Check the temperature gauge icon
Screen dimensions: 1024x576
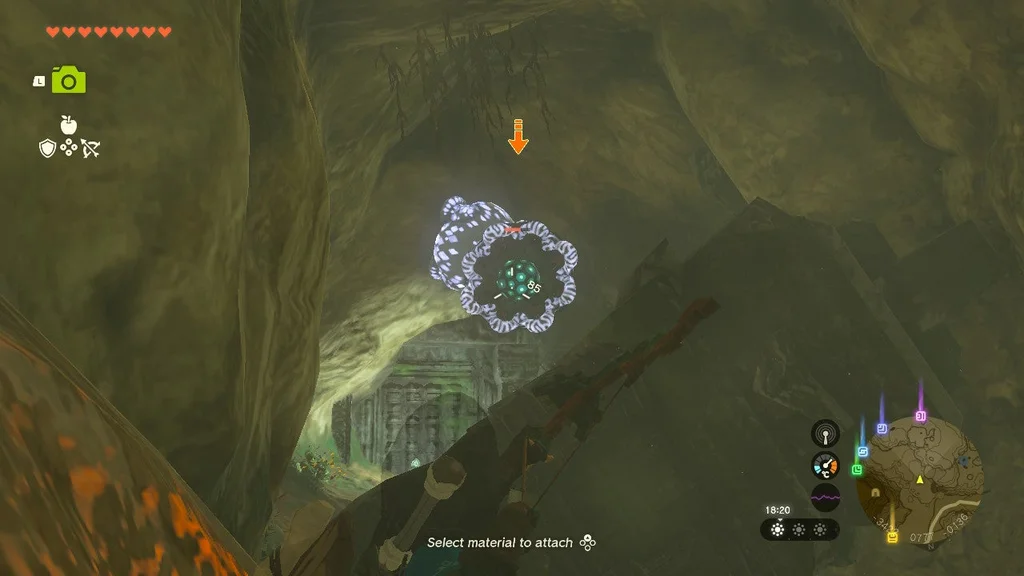coord(825,465)
